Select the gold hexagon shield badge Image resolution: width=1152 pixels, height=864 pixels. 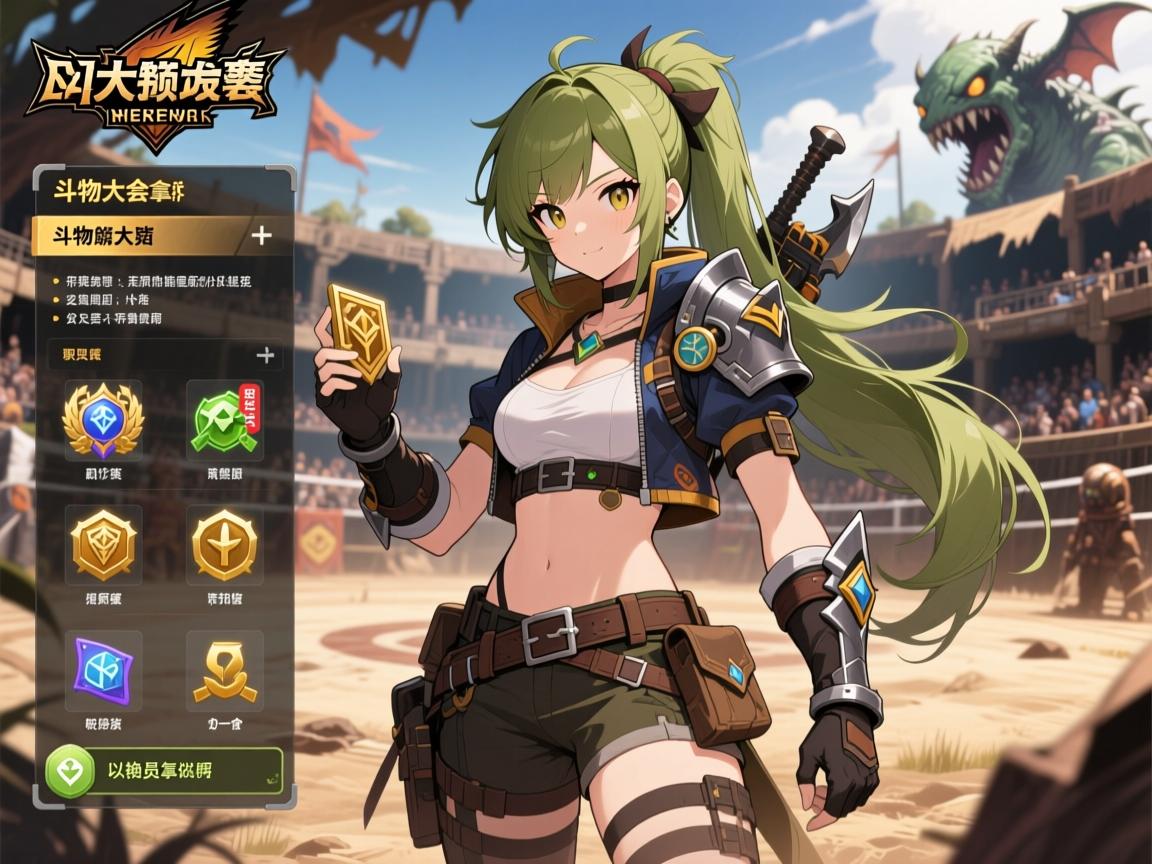pos(103,545)
